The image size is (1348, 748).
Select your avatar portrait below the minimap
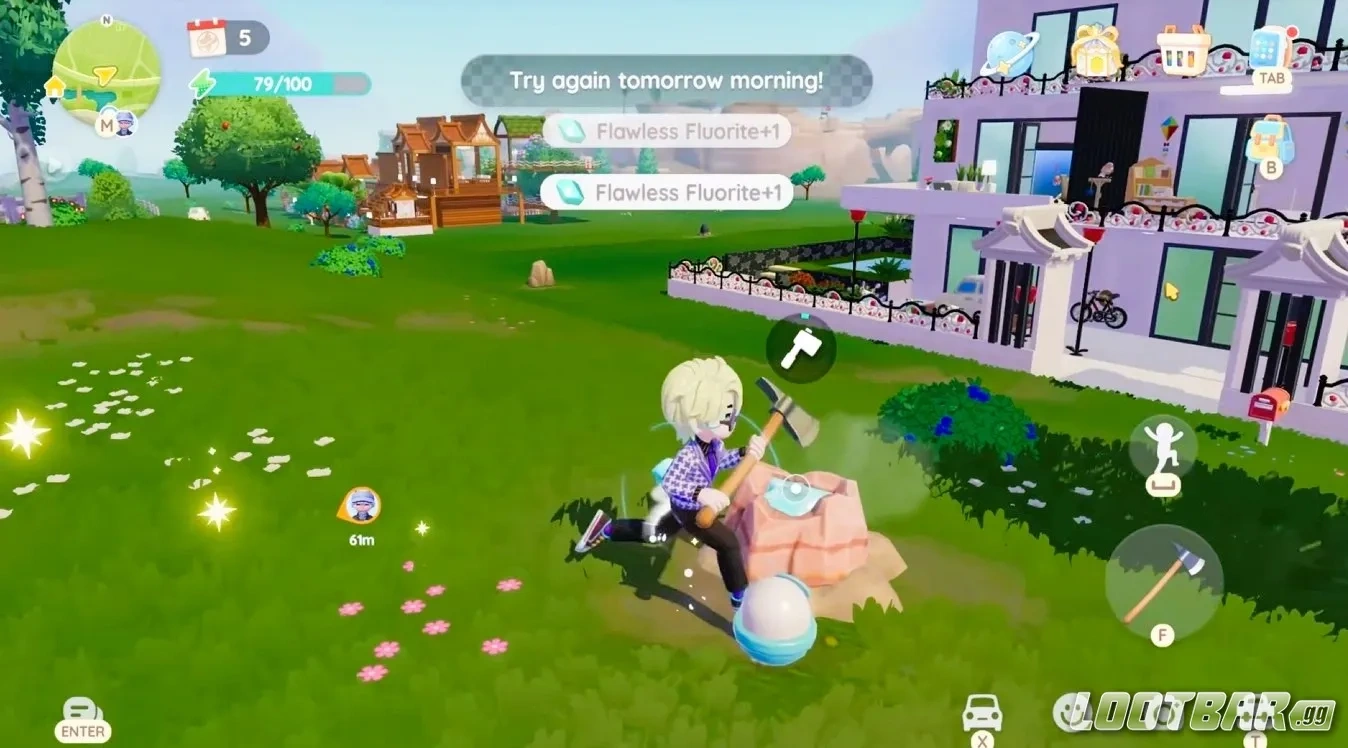pyautogui.click(x=124, y=123)
